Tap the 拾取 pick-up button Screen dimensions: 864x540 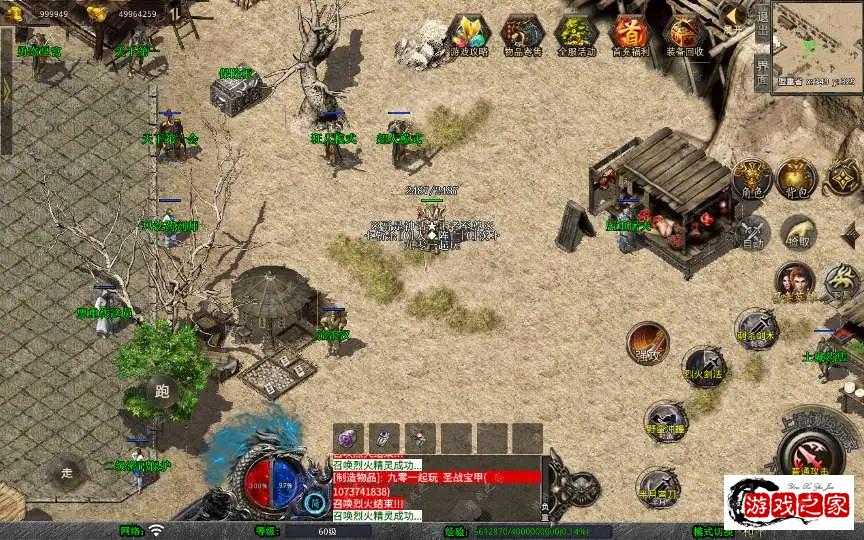[x=798, y=232]
